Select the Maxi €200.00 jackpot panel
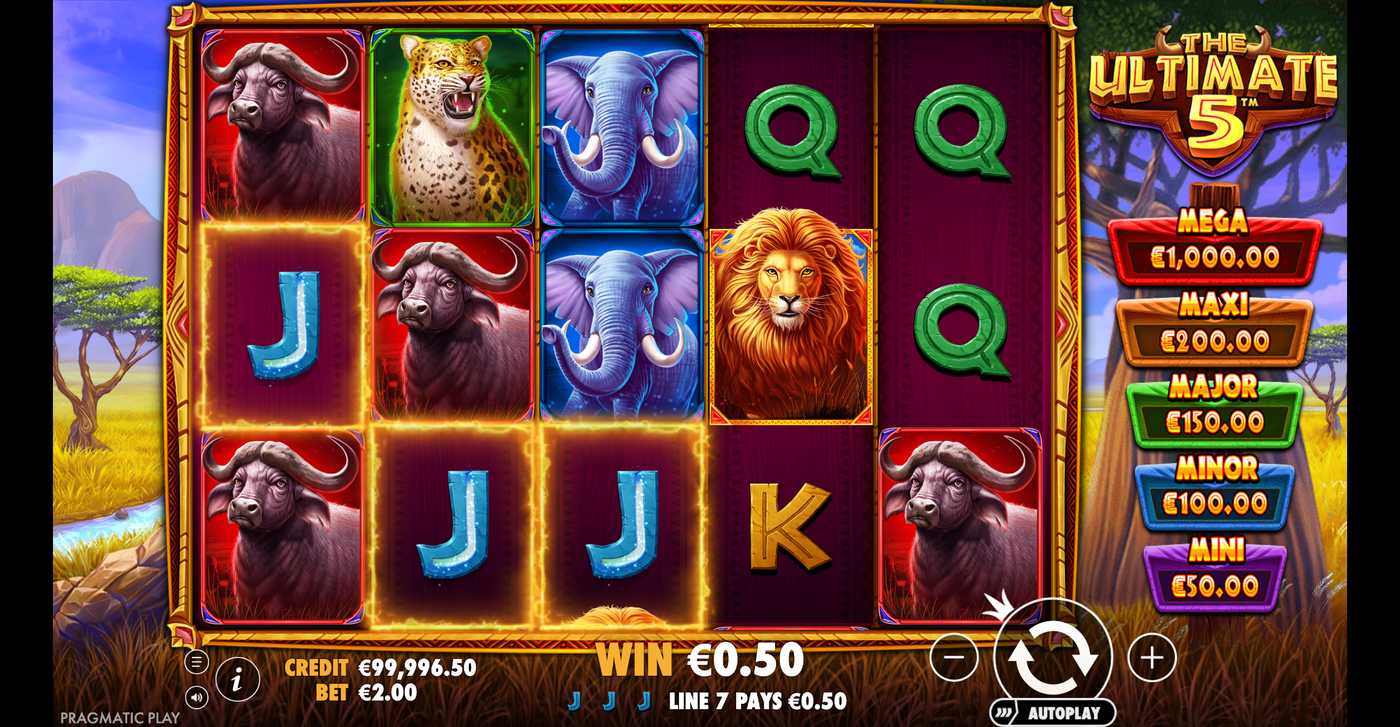Image resolution: width=1400 pixels, height=727 pixels. [x=1215, y=330]
